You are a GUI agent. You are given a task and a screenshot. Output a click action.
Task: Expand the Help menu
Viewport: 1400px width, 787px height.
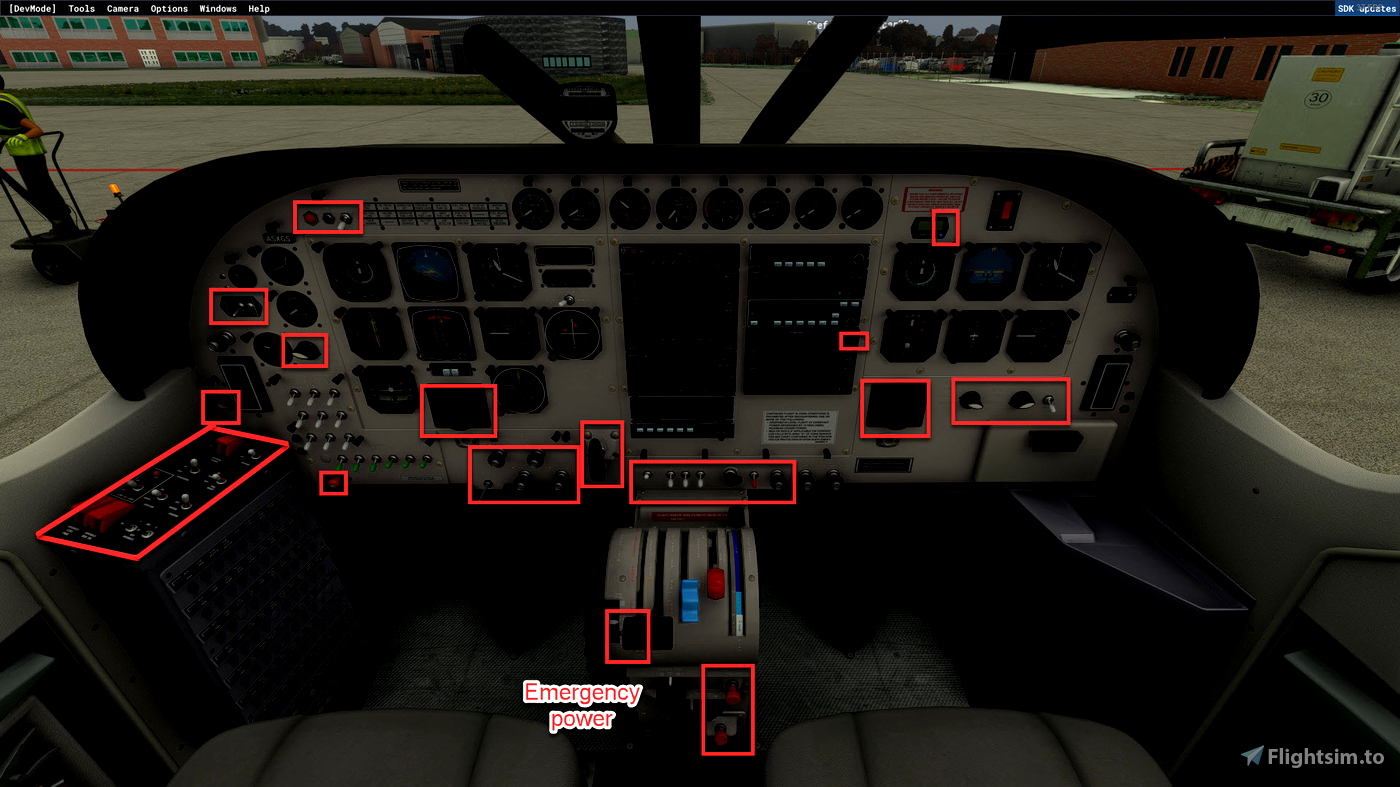[258, 8]
